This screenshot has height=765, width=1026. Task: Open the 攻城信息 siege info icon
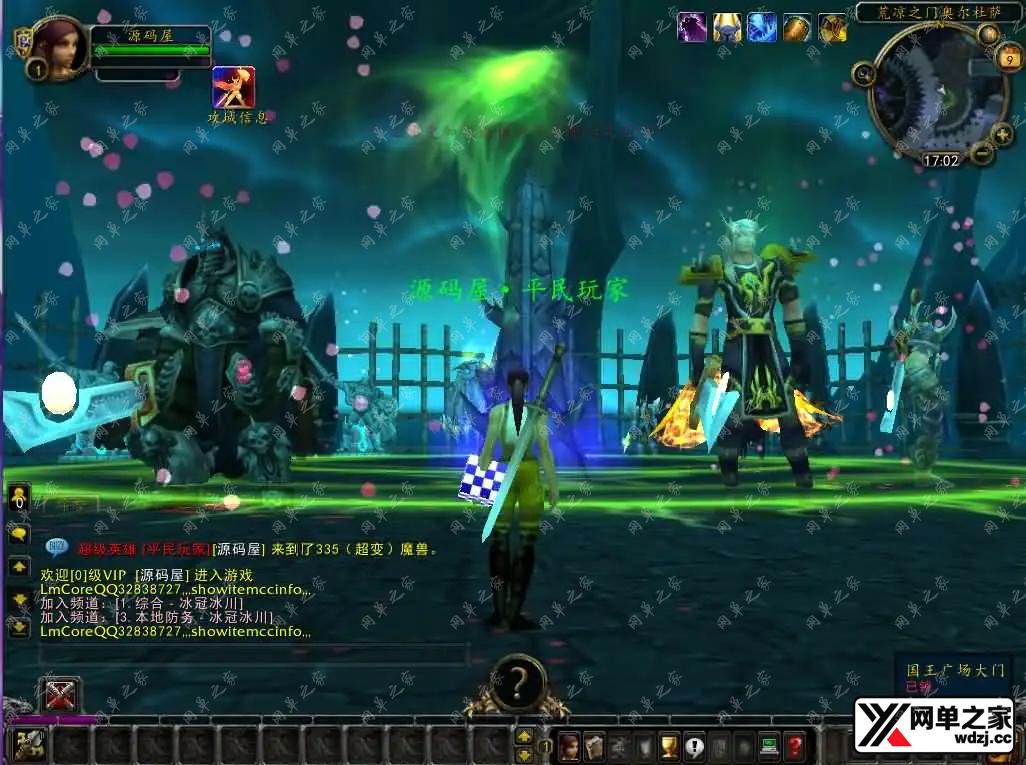pos(234,87)
